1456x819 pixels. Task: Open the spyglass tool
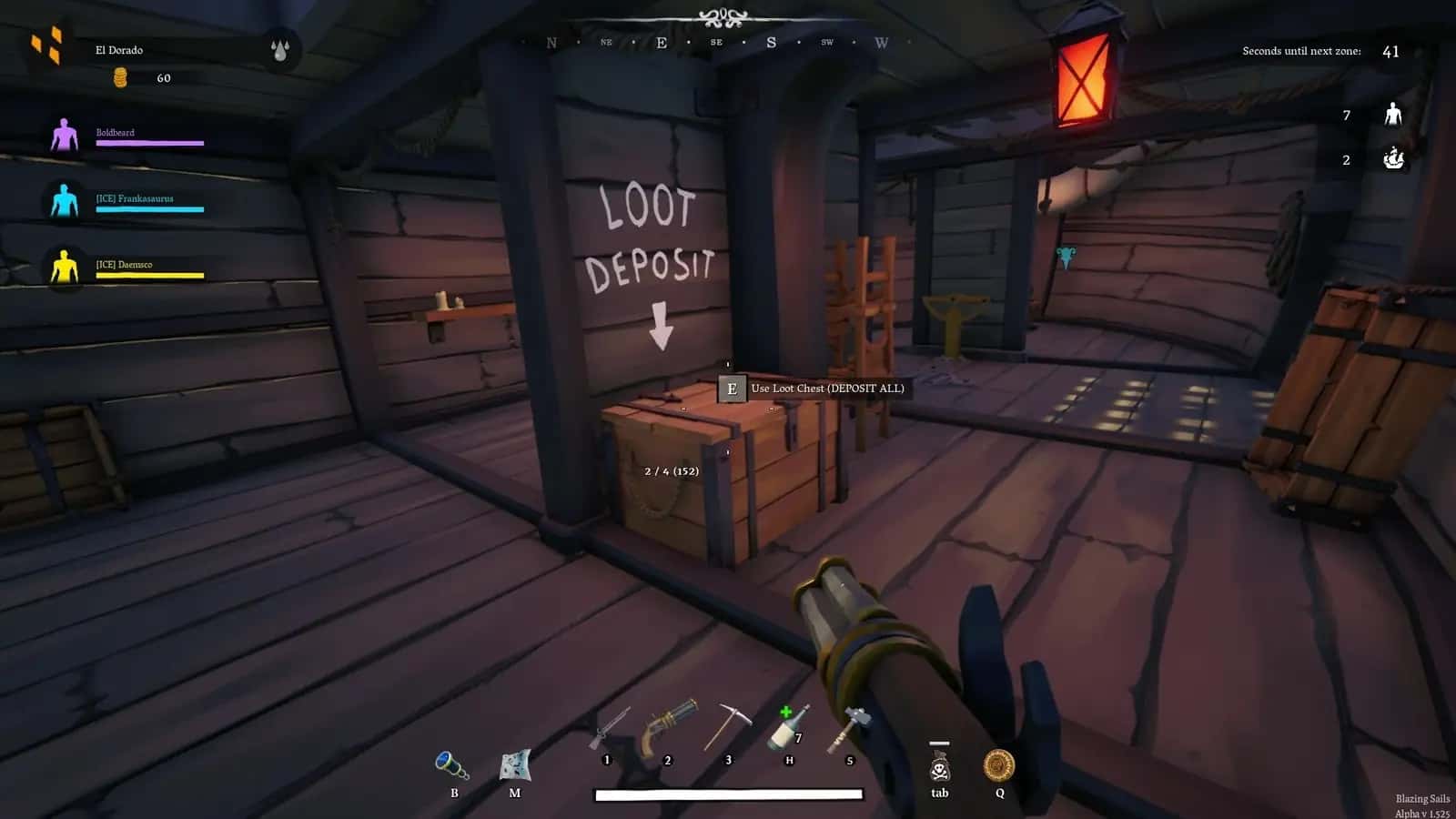452,765
